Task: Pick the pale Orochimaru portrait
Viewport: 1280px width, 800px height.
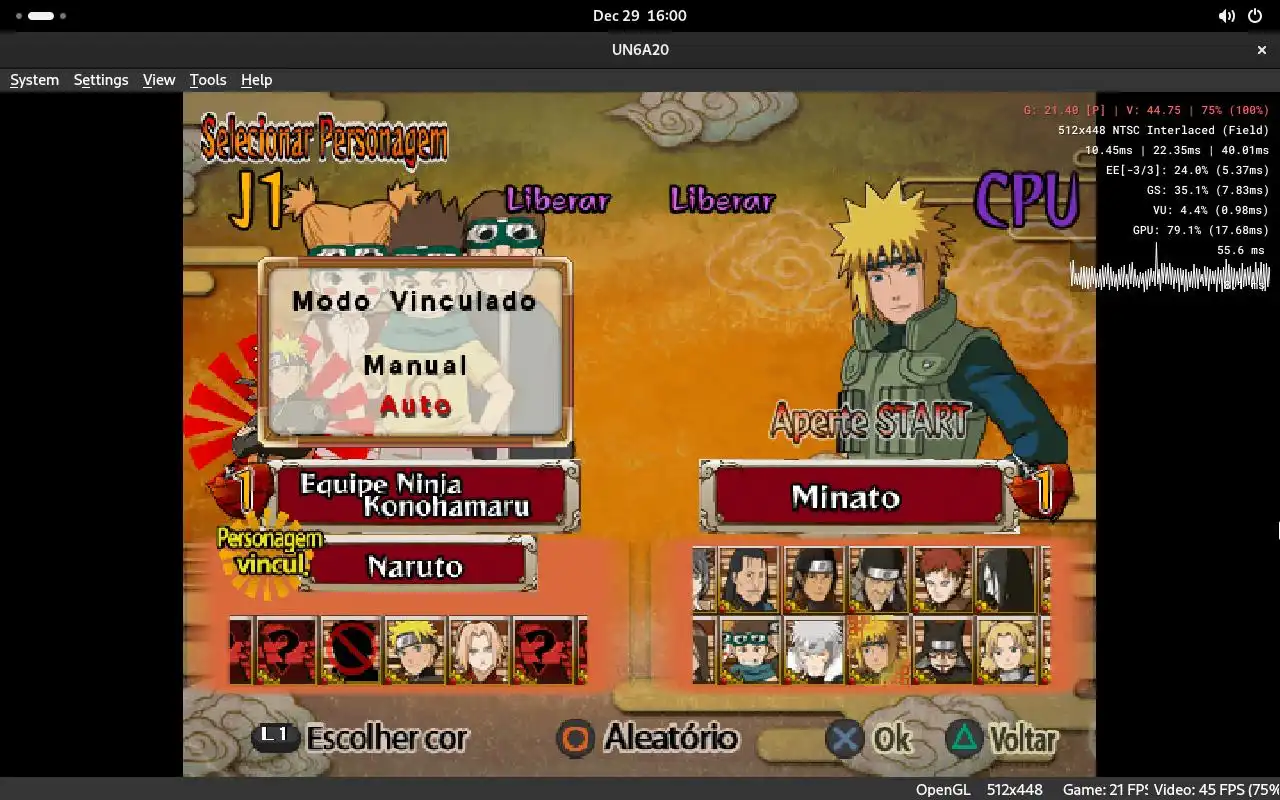Action: click(1006, 580)
